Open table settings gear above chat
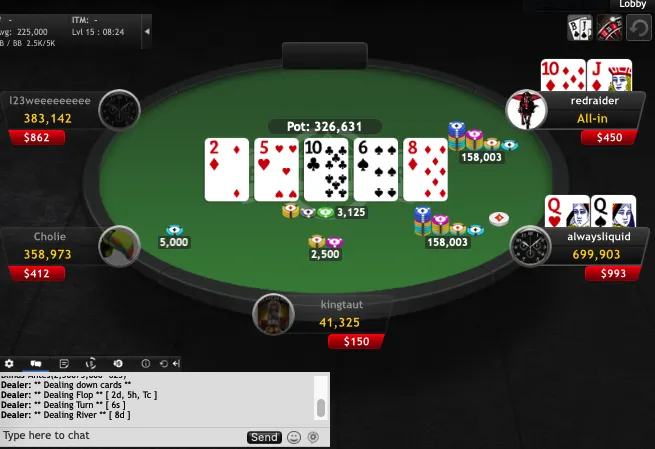 [10, 363]
